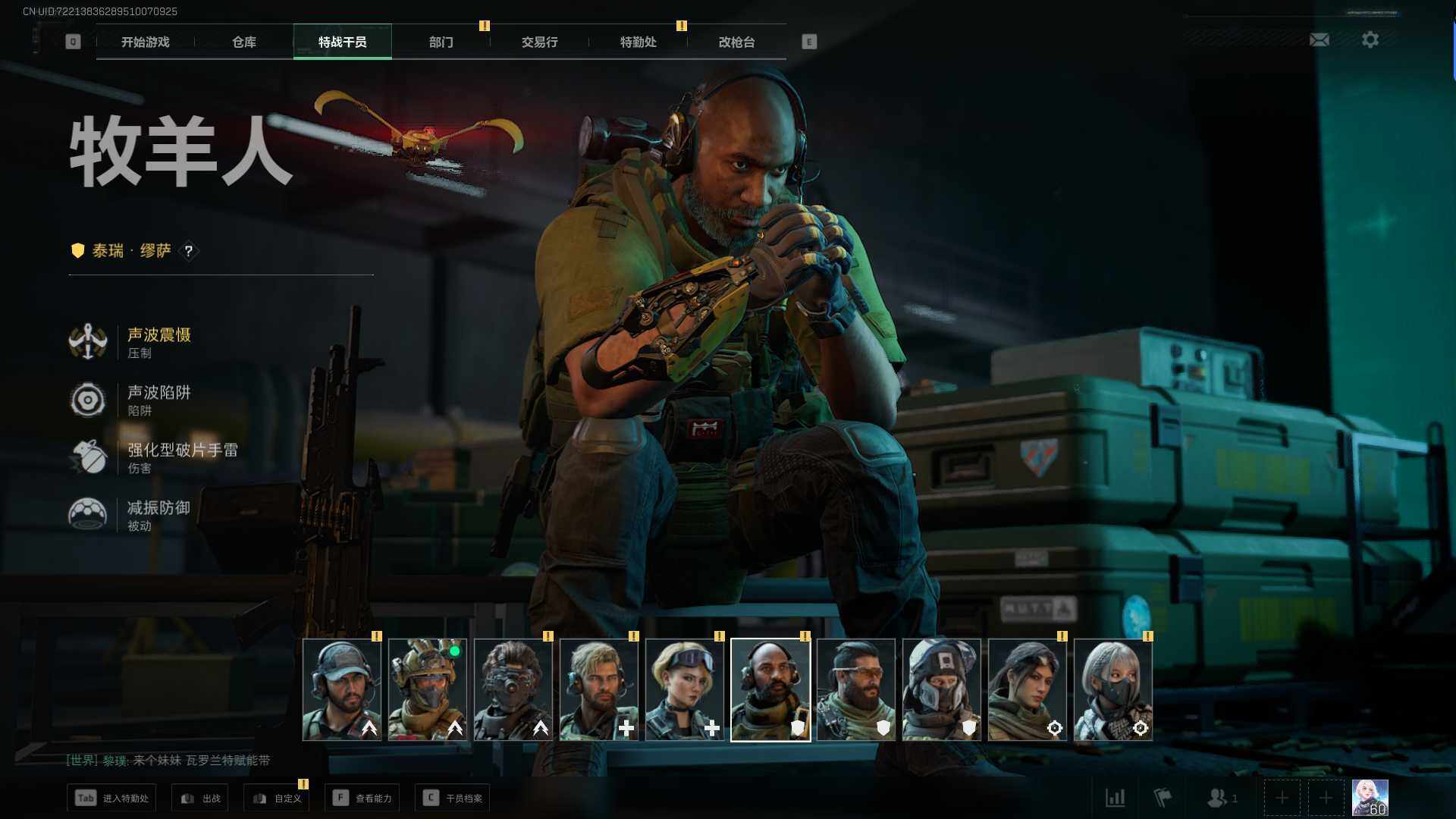Open the 自定义 customize button

tap(277, 798)
